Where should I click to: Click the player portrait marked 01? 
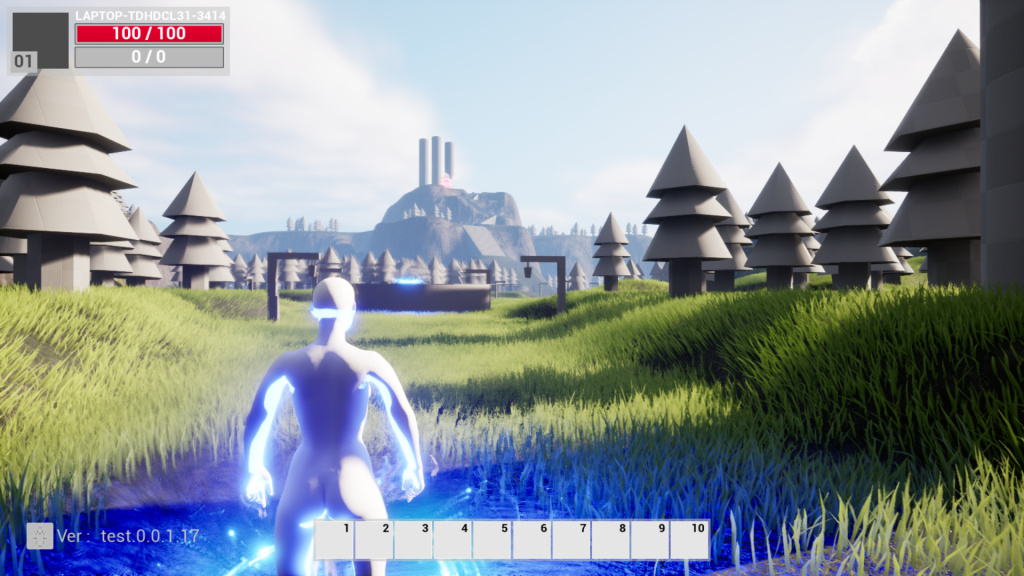tap(40, 41)
